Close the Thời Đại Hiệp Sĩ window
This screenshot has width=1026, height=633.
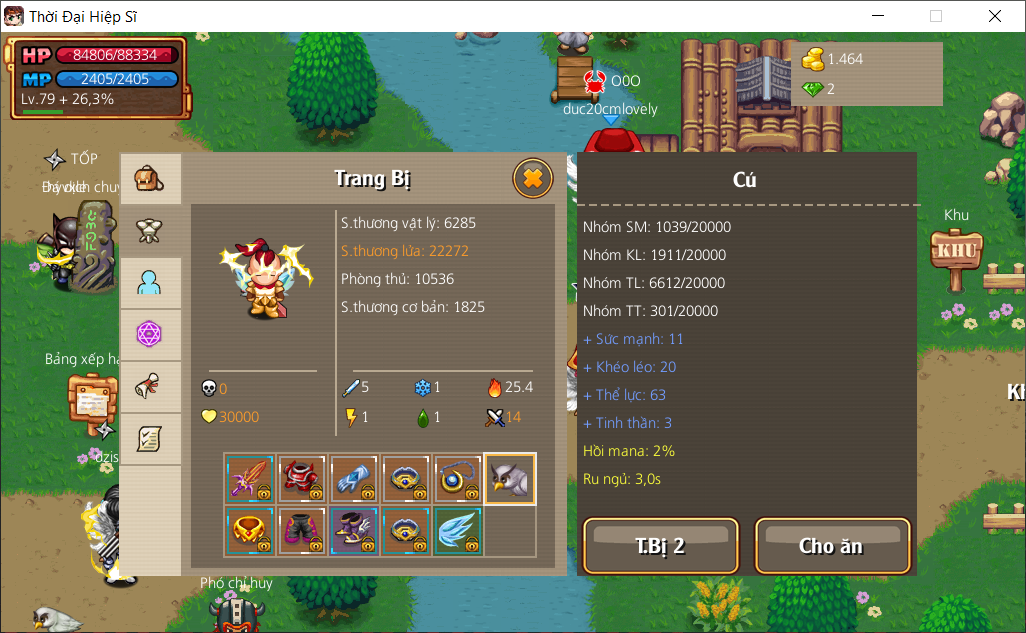995,16
